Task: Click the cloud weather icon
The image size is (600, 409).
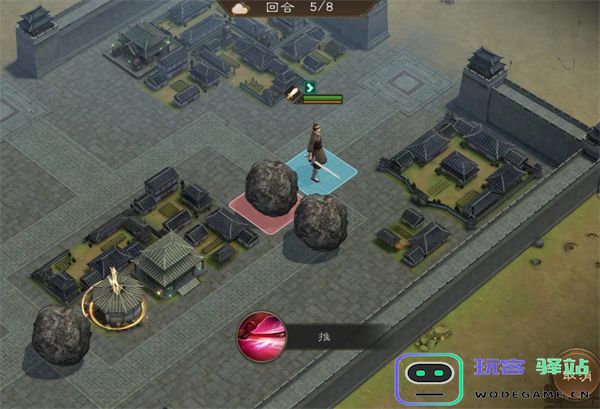Action: 241,7
